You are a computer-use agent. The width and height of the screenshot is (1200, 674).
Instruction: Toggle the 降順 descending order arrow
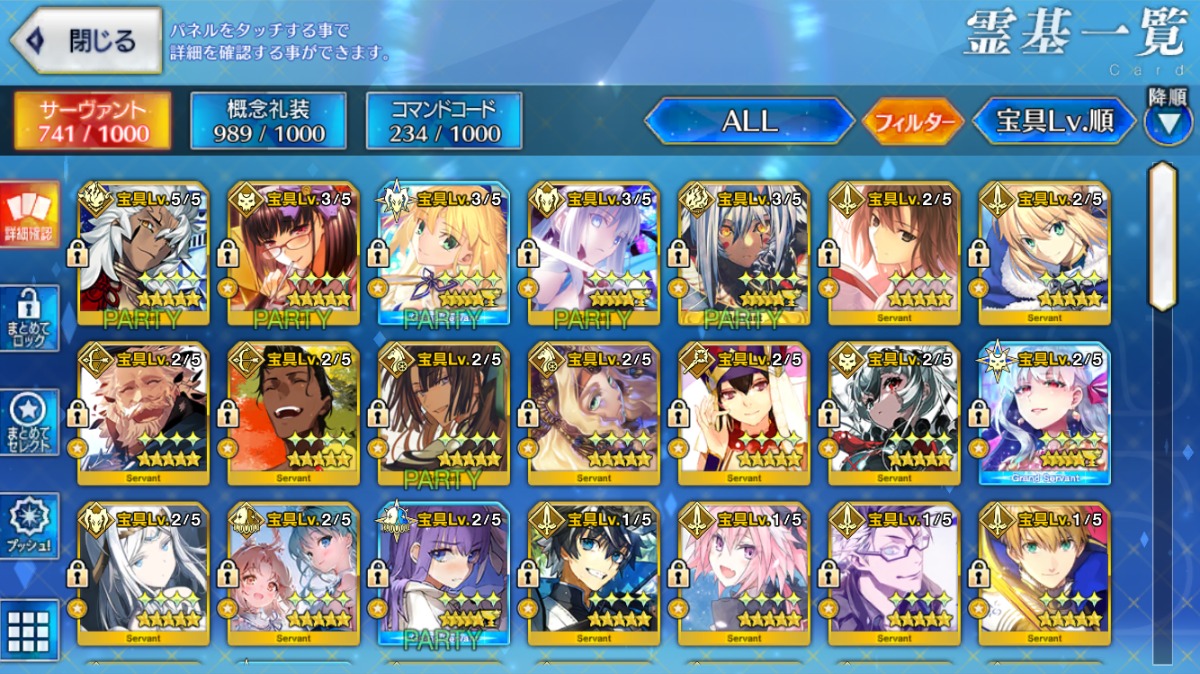pyautogui.click(x=1167, y=121)
